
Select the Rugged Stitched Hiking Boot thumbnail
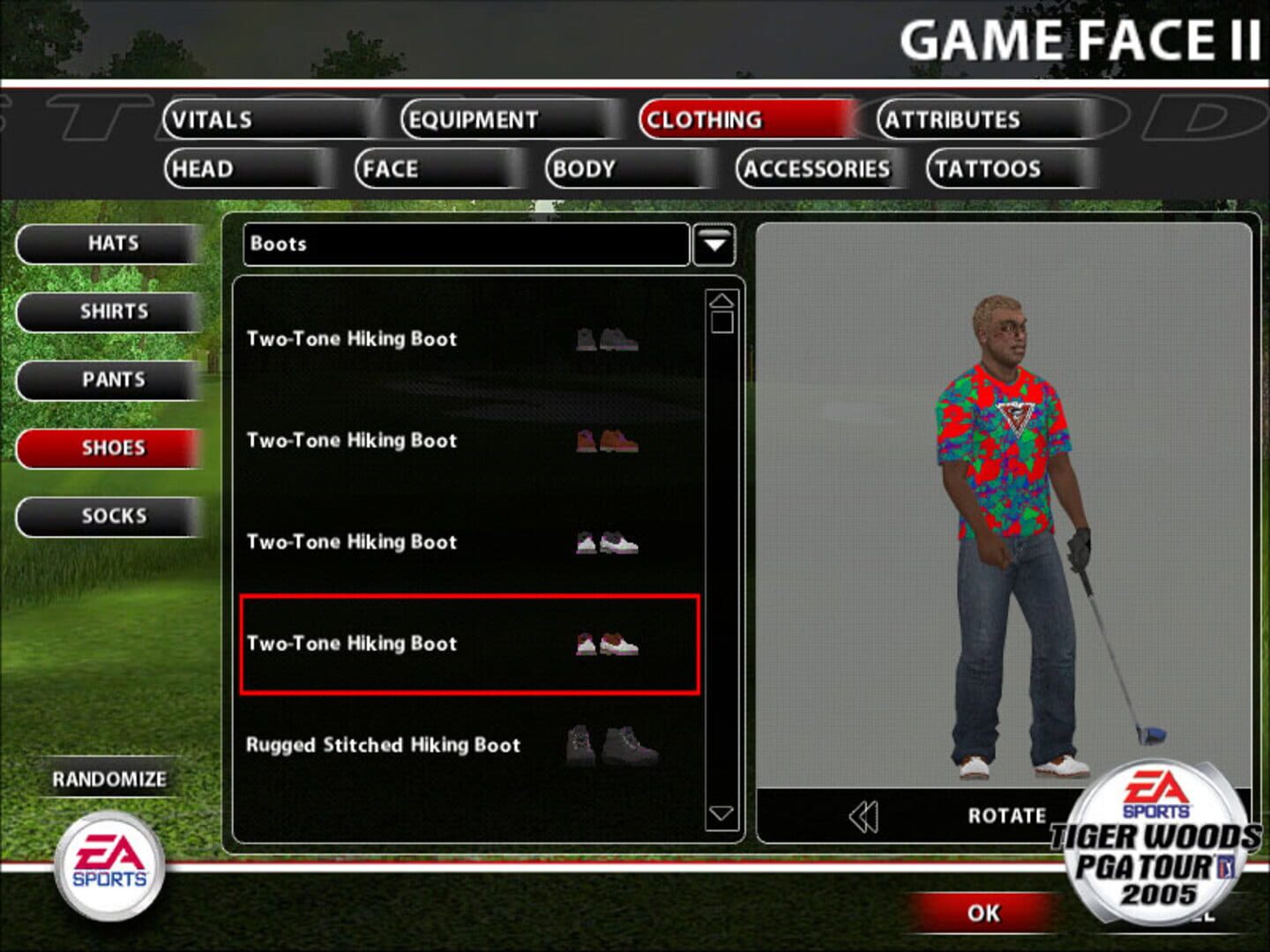tap(613, 745)
